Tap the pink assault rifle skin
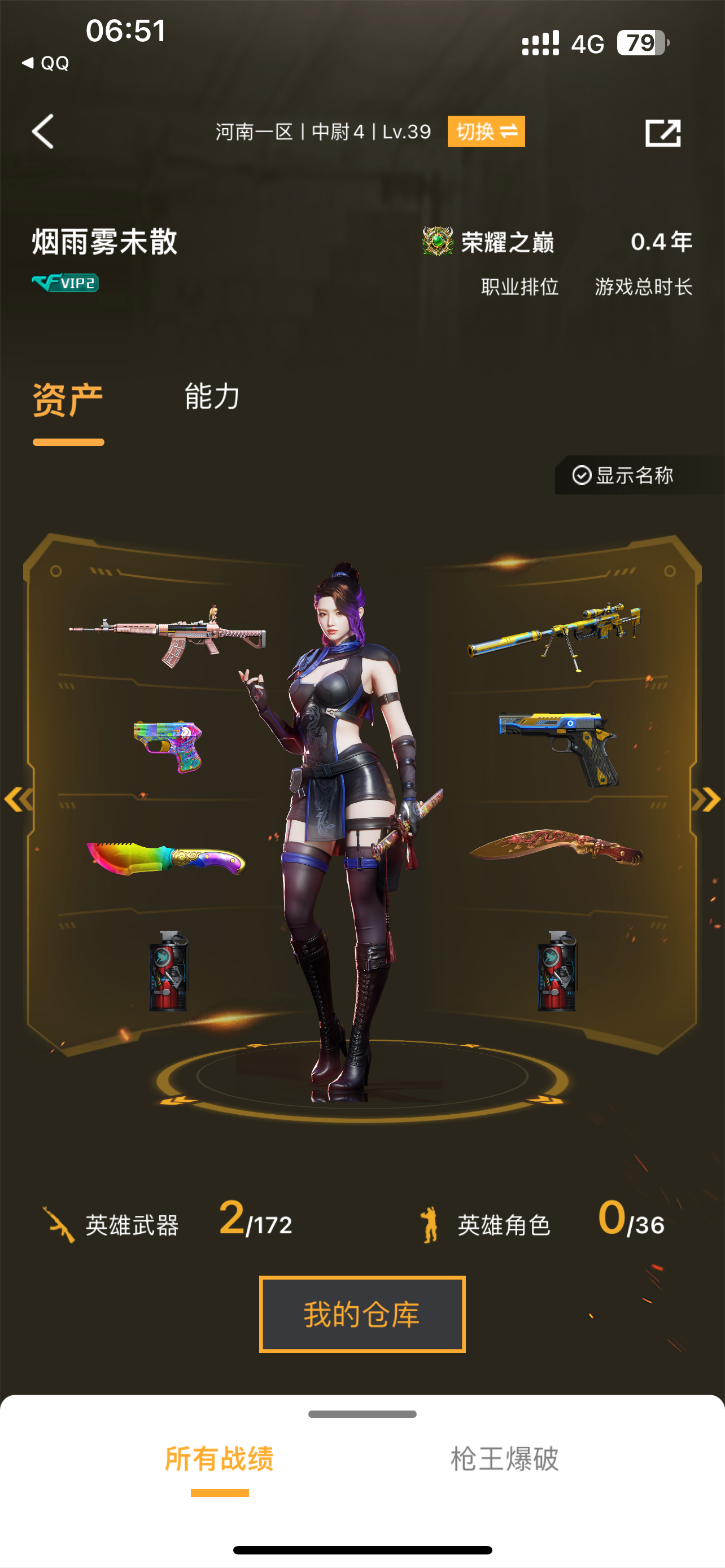 pos(171,633)
